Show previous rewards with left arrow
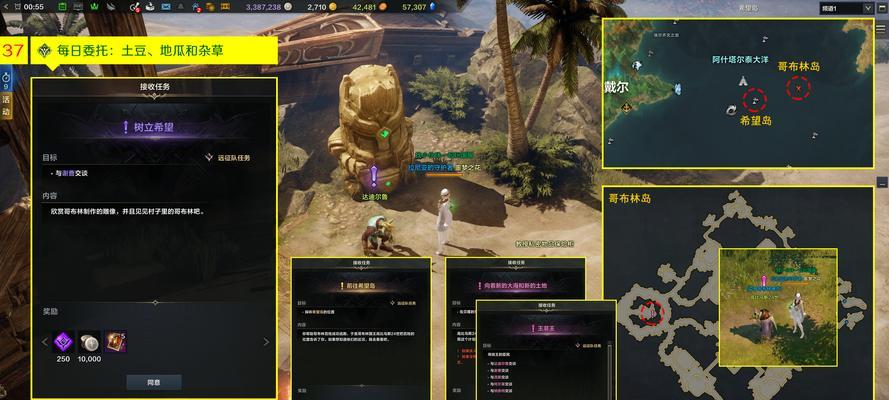Viewport: 889px width, 400px height. tap(43, 342)
